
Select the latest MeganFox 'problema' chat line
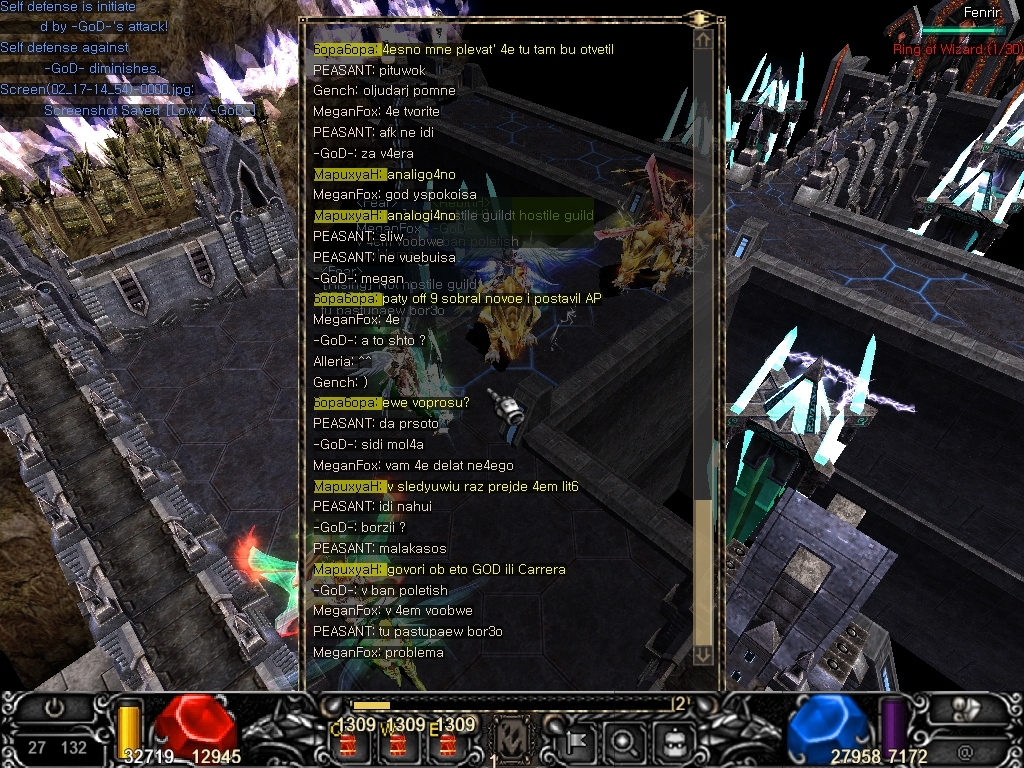378,653
